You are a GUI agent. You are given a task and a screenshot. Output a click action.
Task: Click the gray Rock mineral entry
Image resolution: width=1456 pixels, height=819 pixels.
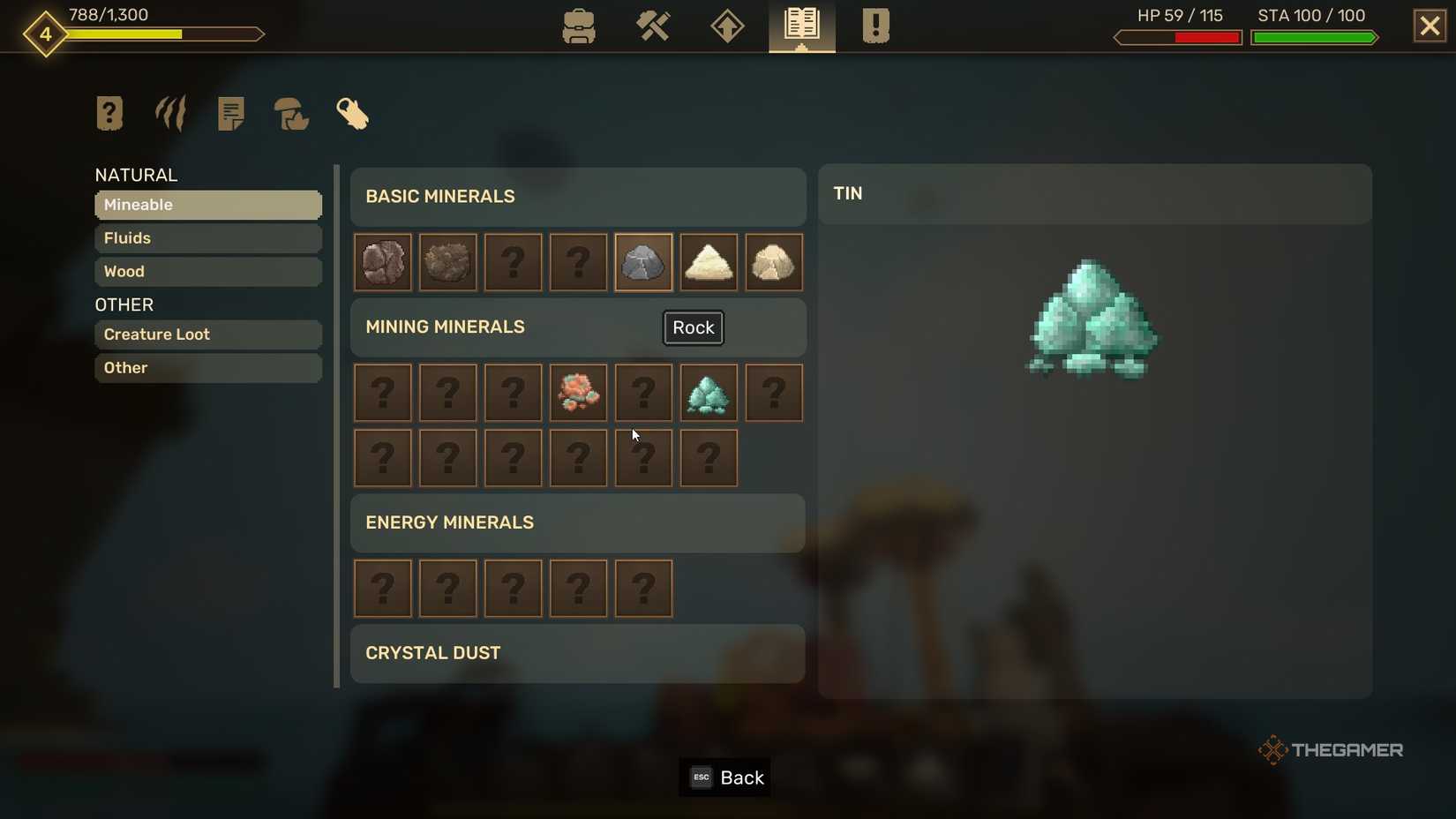point(643,262)
